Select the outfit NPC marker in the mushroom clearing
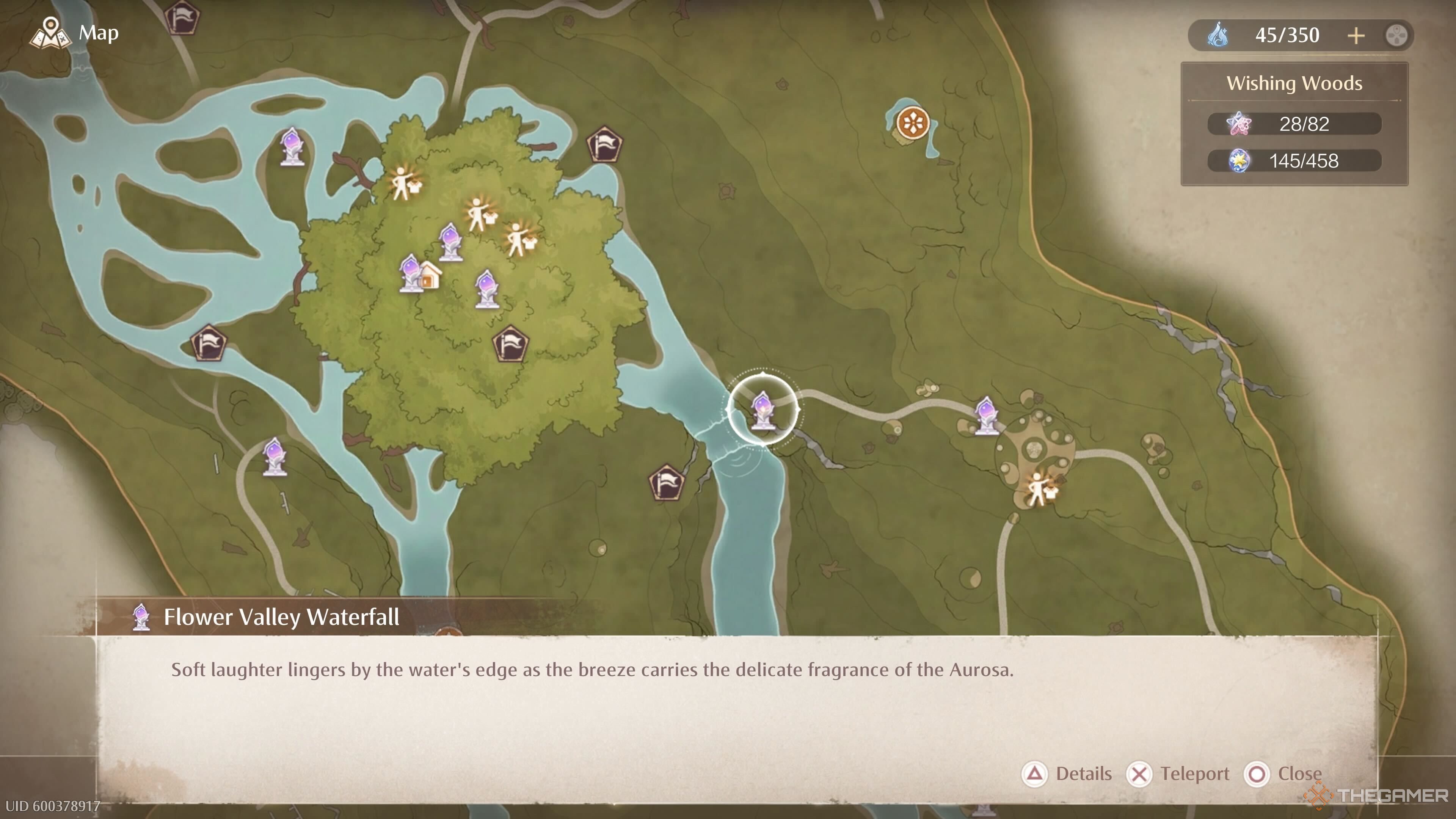Viewport: 1456px width, 819px height. [x=1041, y=489]
